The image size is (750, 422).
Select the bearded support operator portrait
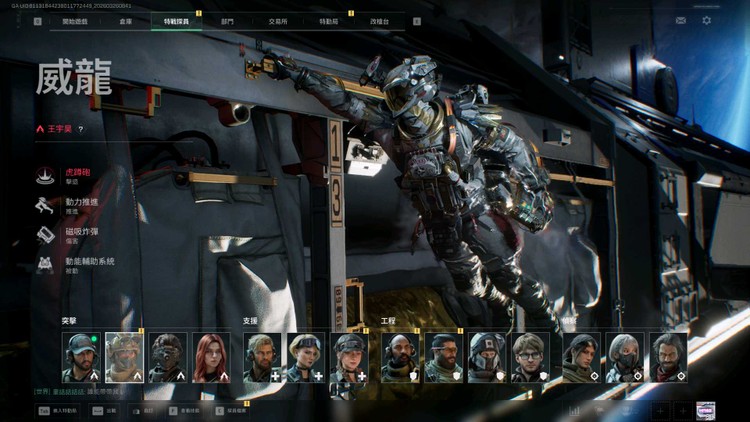click(x=263, y=358)
